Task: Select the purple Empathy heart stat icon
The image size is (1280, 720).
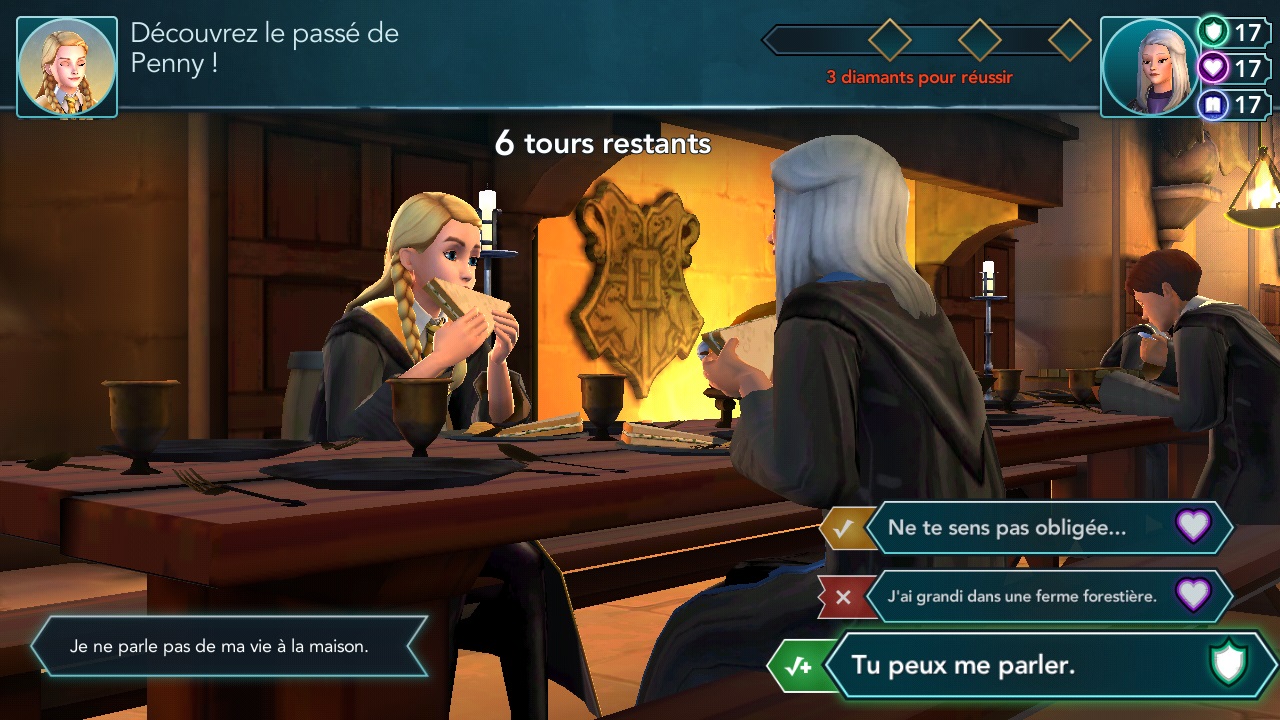Action: [1213, 69]
